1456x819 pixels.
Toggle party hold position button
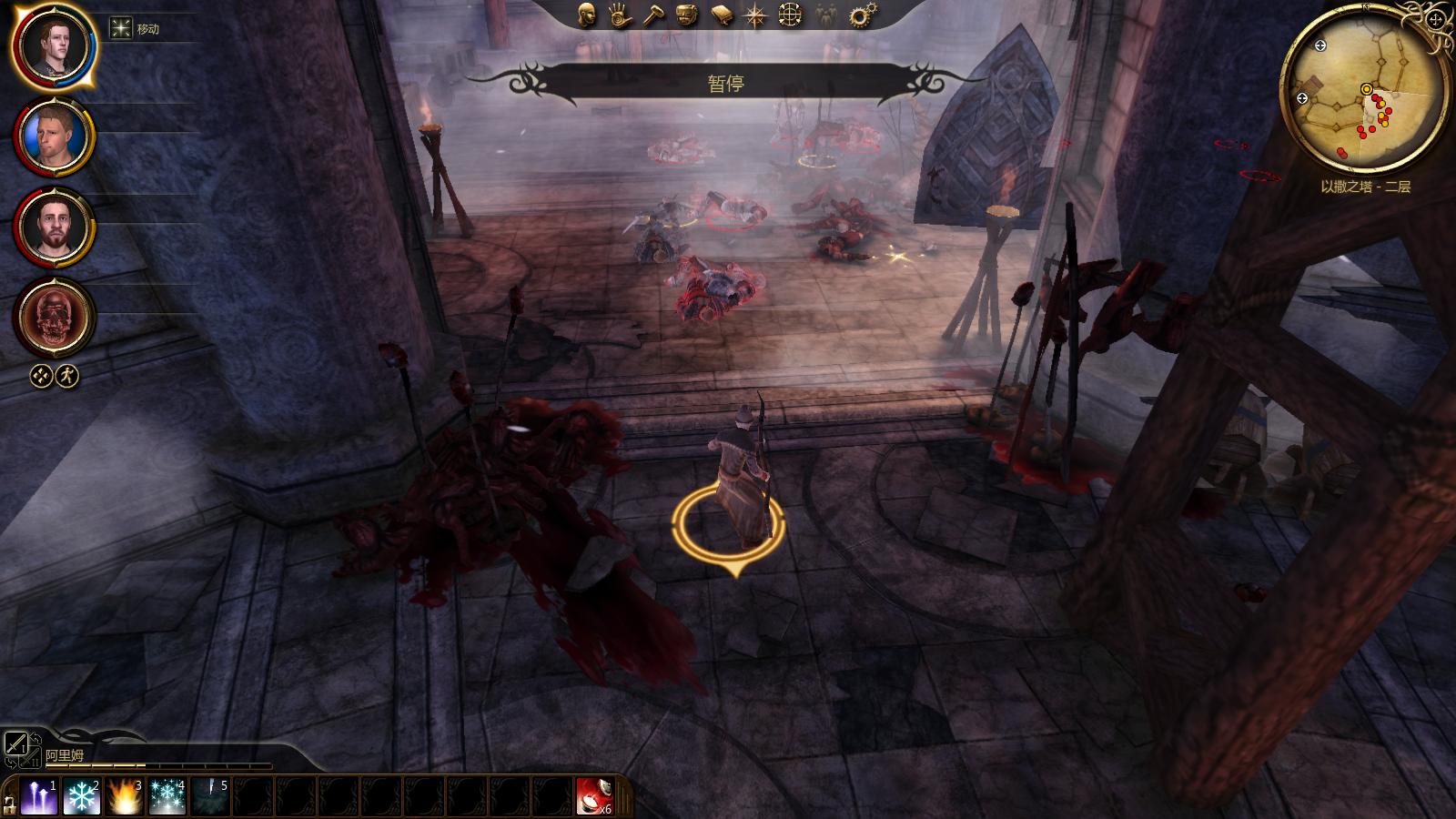tap(41, 376)
